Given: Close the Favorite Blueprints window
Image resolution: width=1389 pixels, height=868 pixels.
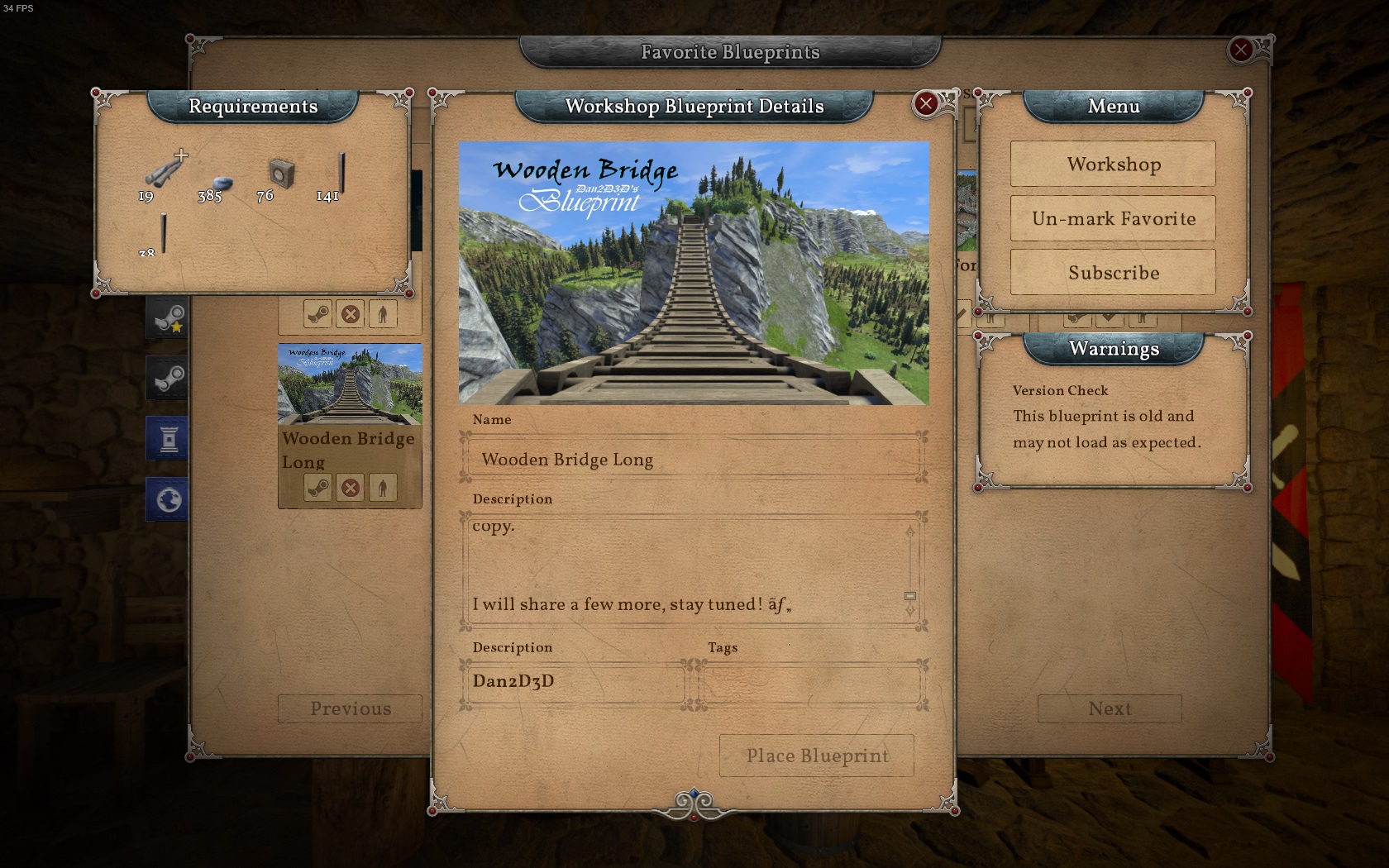Looking at the screenshot, I should [1240, 50].
